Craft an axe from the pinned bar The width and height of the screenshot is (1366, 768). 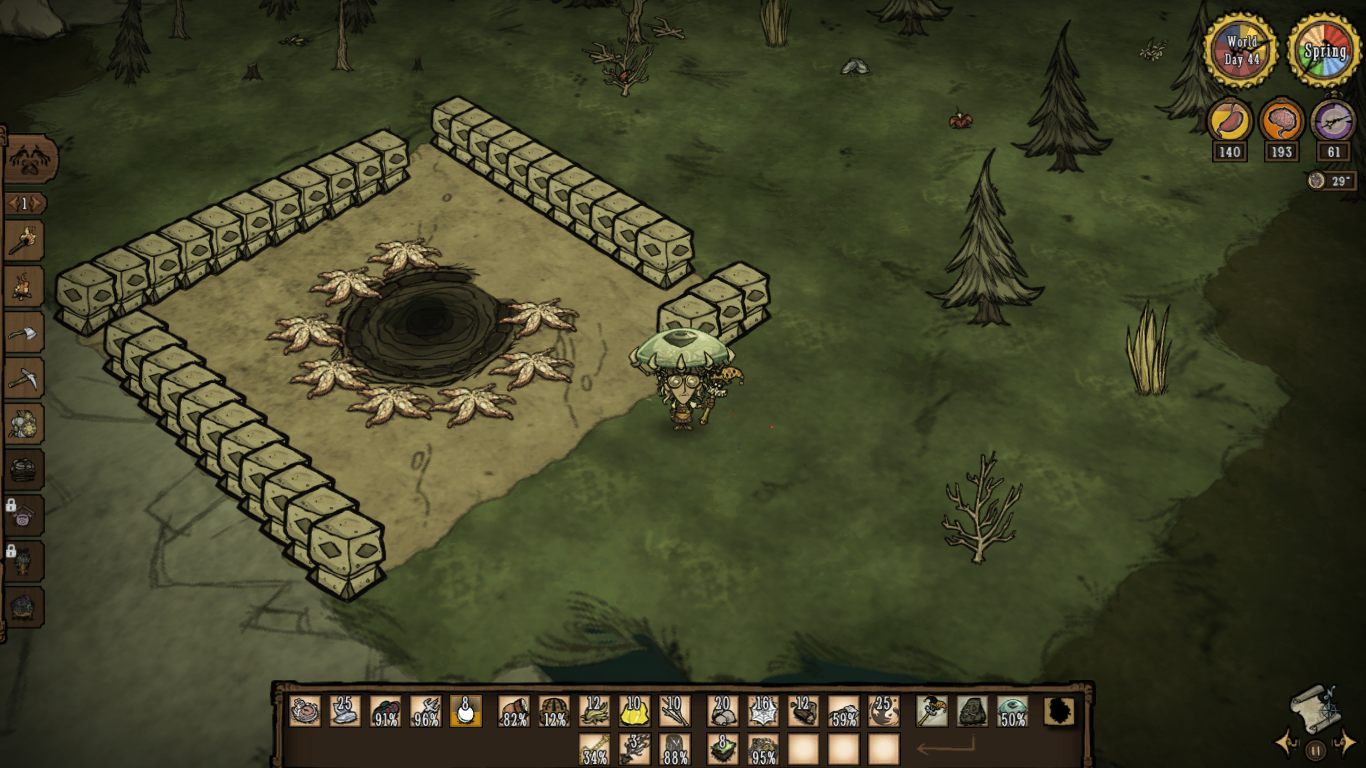click(24, 333)
